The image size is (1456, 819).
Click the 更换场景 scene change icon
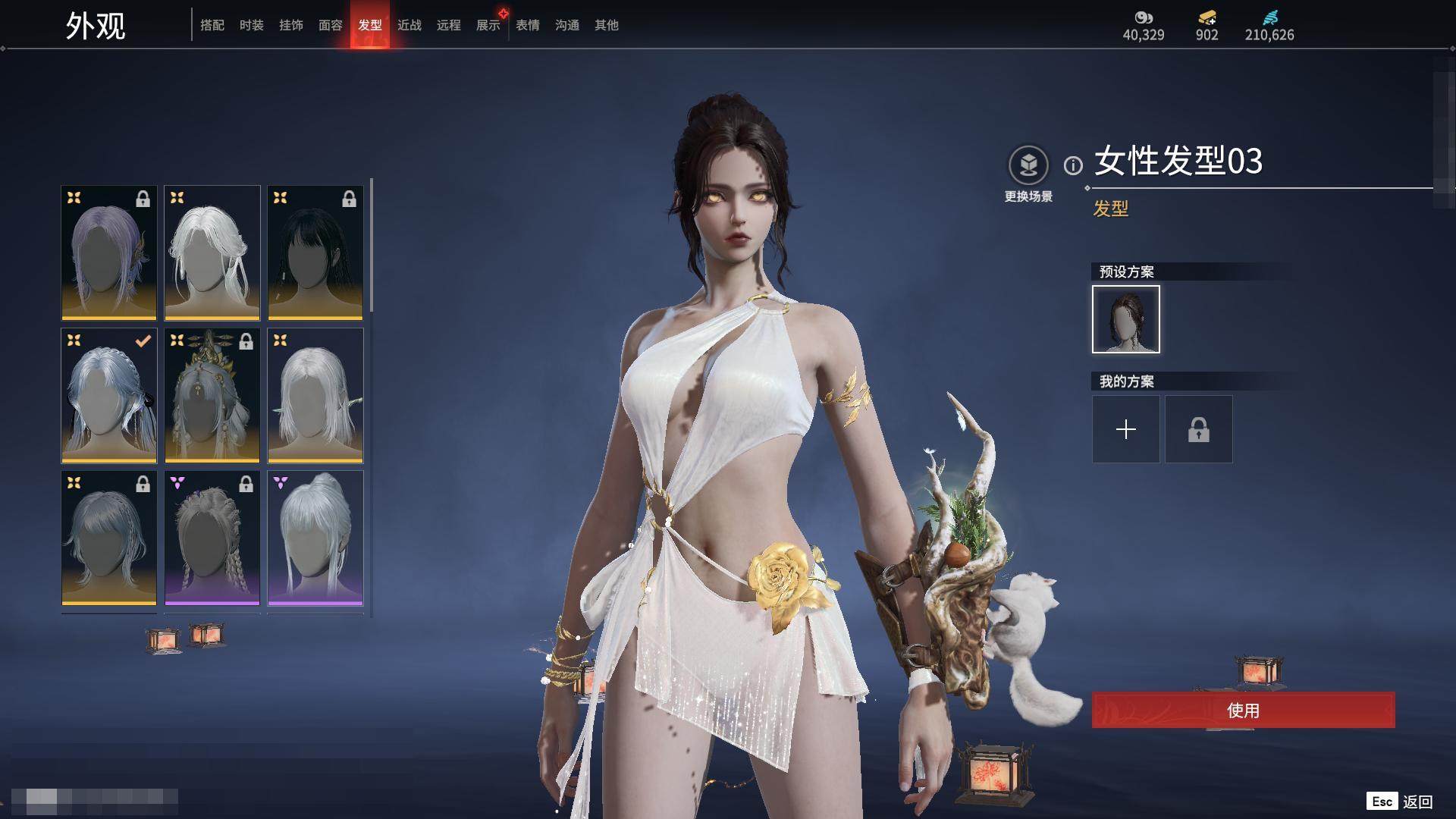click(x=1028, y=165)
